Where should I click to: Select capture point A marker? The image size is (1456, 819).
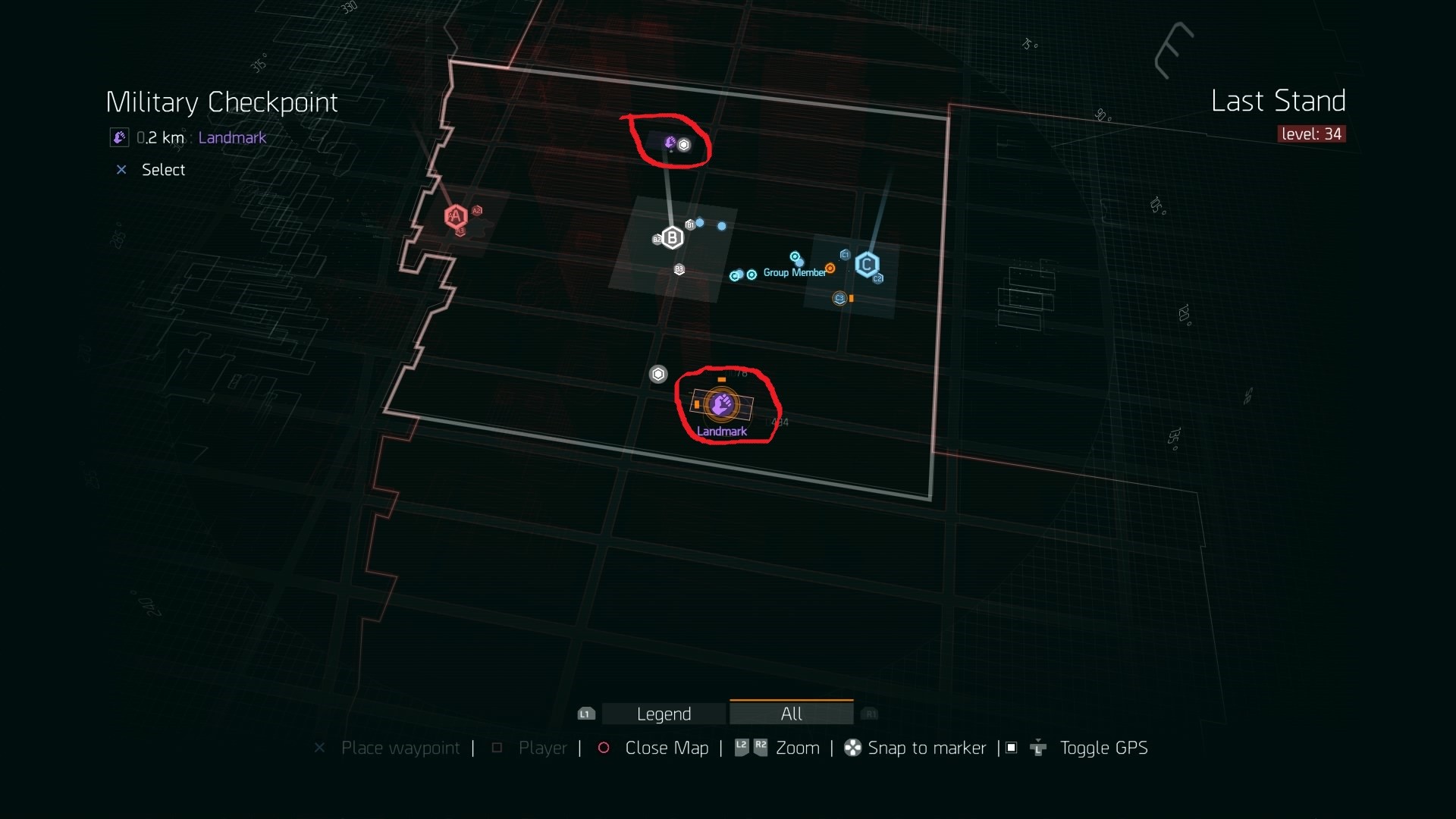[456, 217]
